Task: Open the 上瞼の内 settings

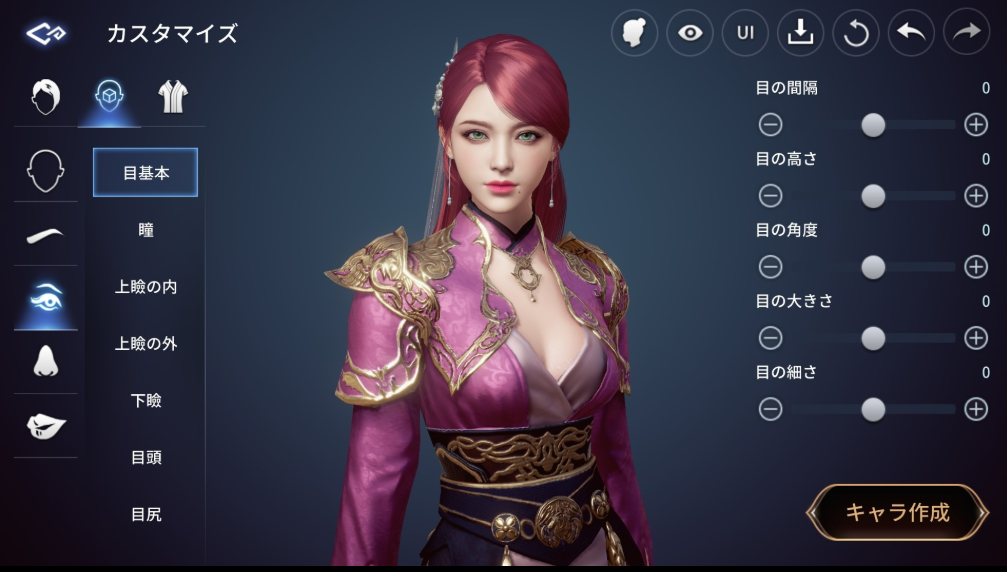Action: tap(146, 287)
